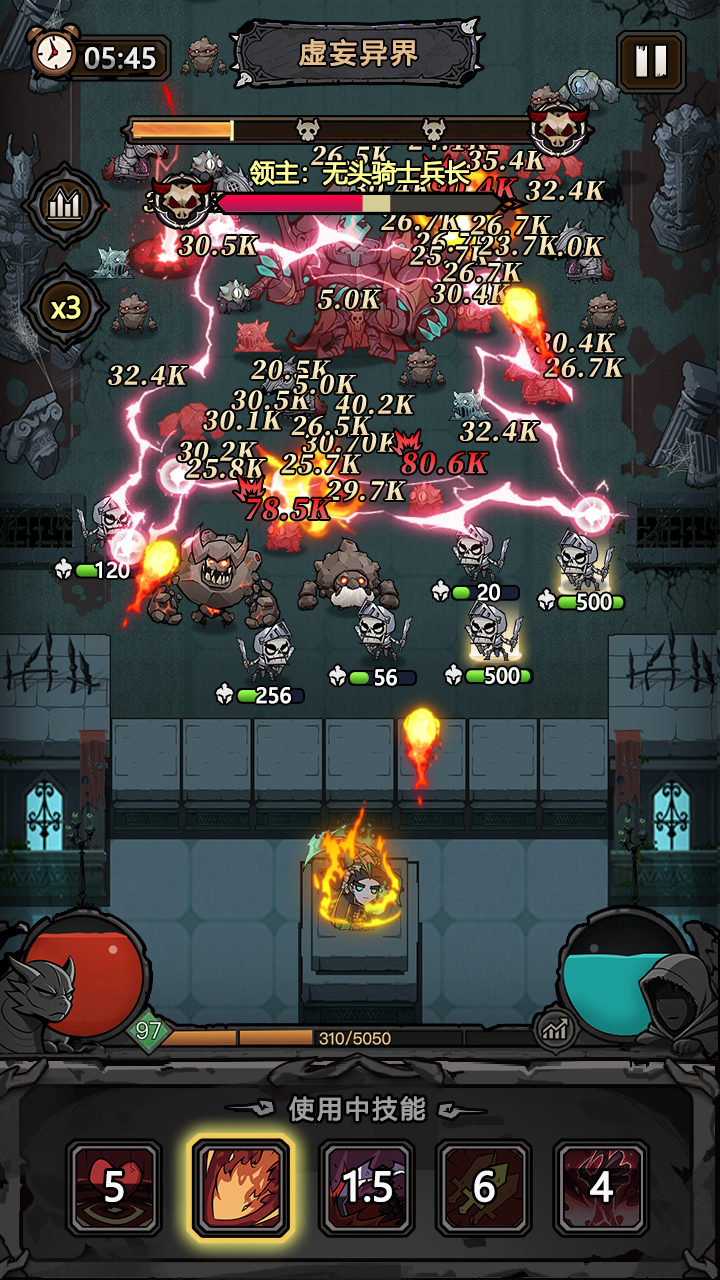Pause the battle
This screenshot has width=720, height=1280.
click(651, 62)
